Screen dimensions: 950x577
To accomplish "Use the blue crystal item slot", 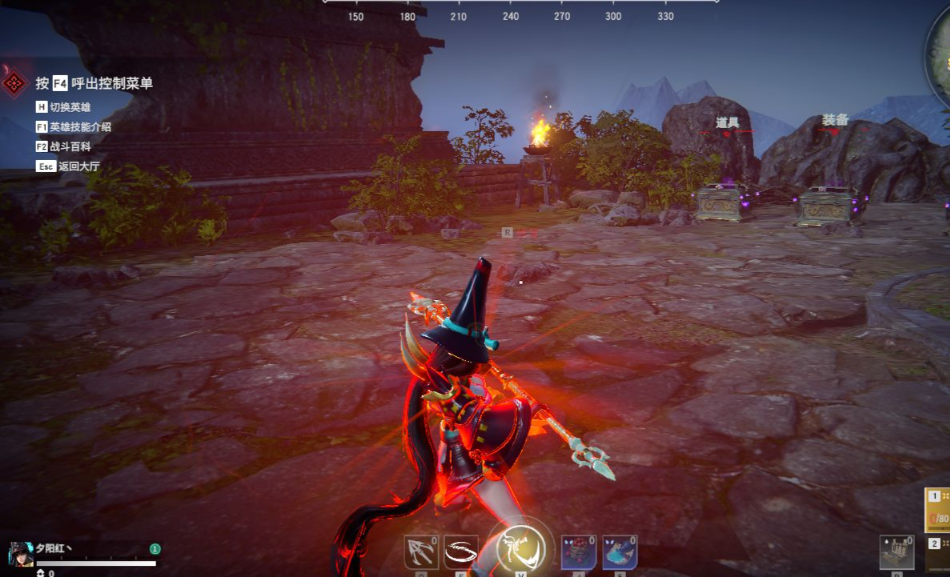I will 619,552.
